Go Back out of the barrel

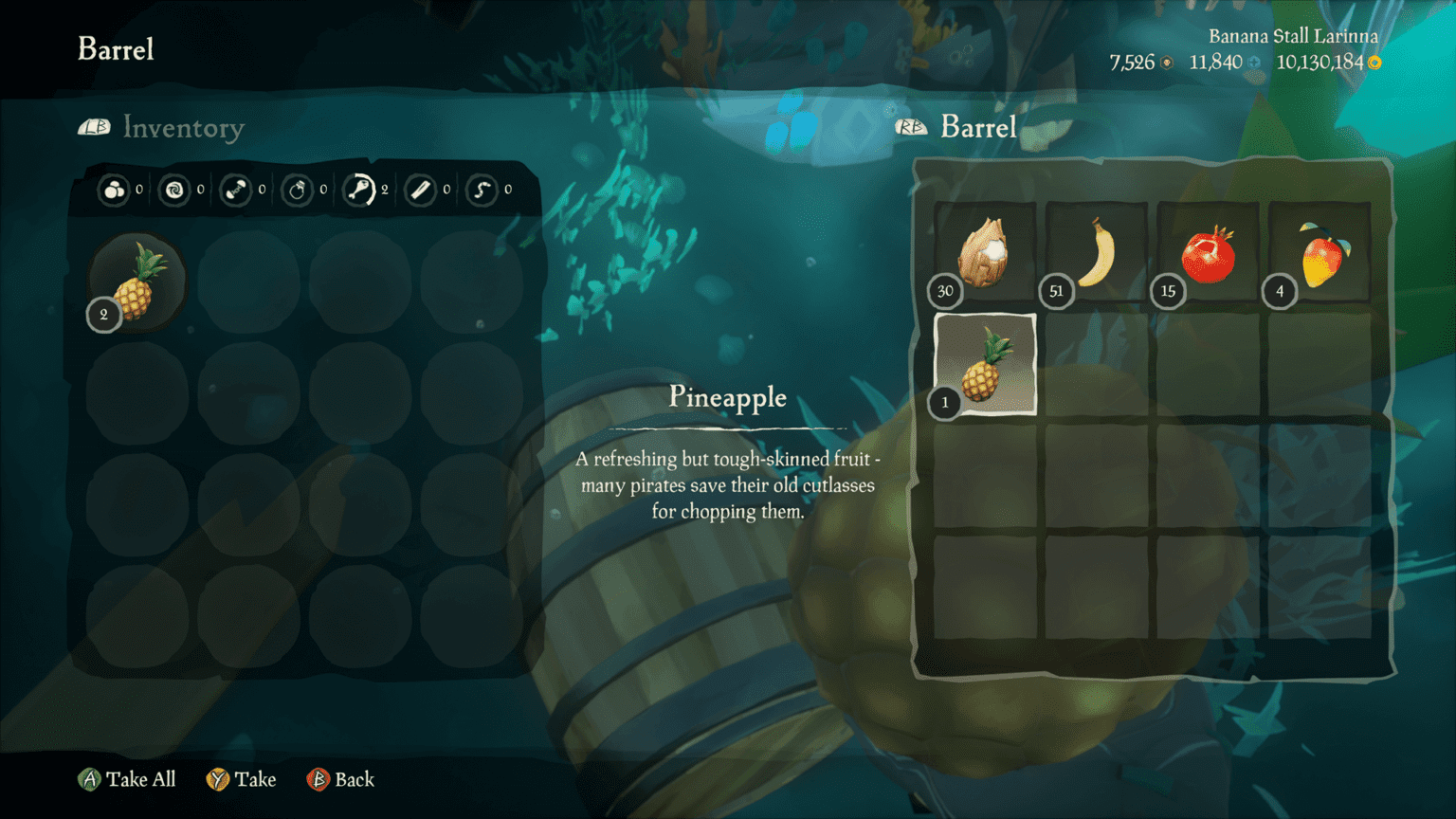point(341,779)
